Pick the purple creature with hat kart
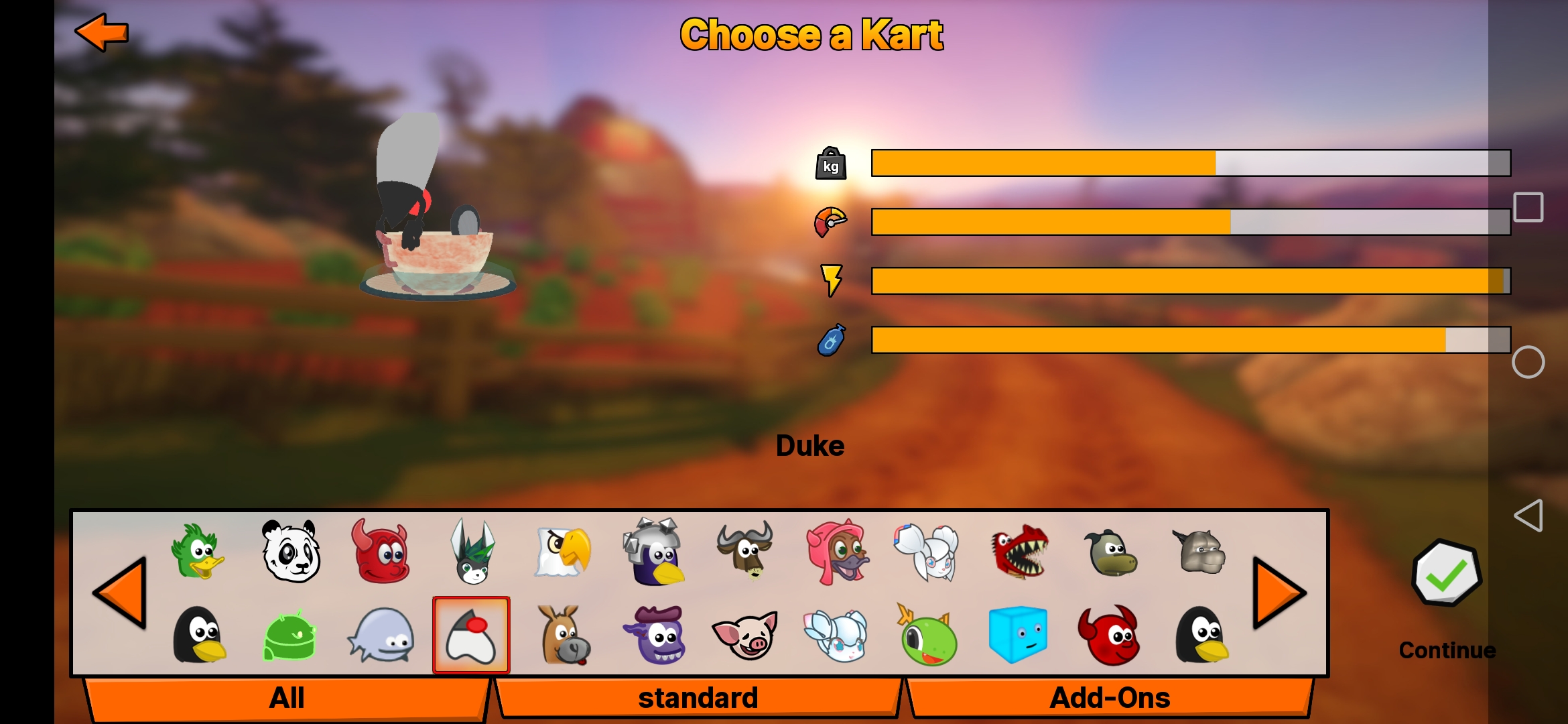This screenshot has width=1568, height=724. 655,636
